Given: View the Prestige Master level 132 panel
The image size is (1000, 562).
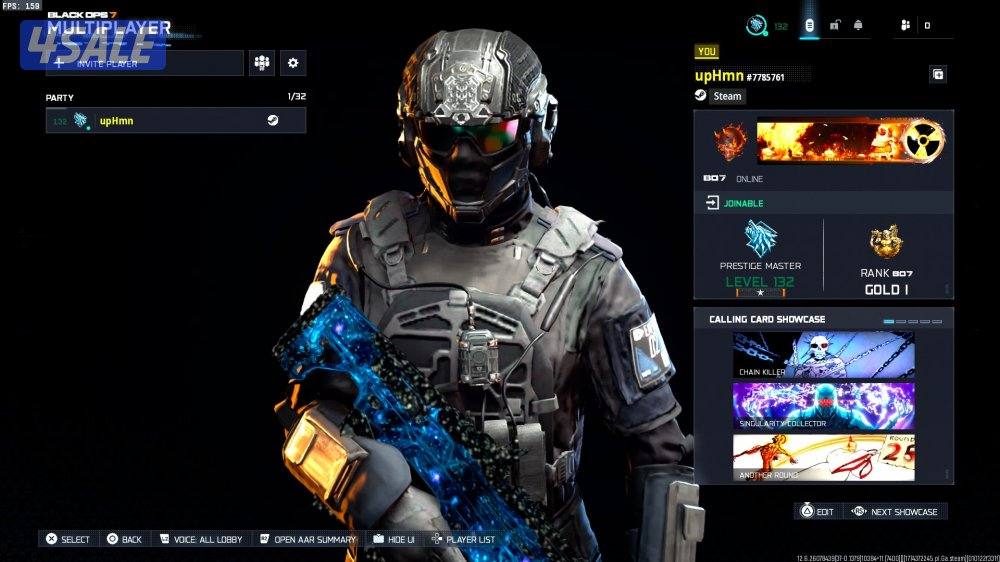Looking at the screenshot, I should click(760, 258).
